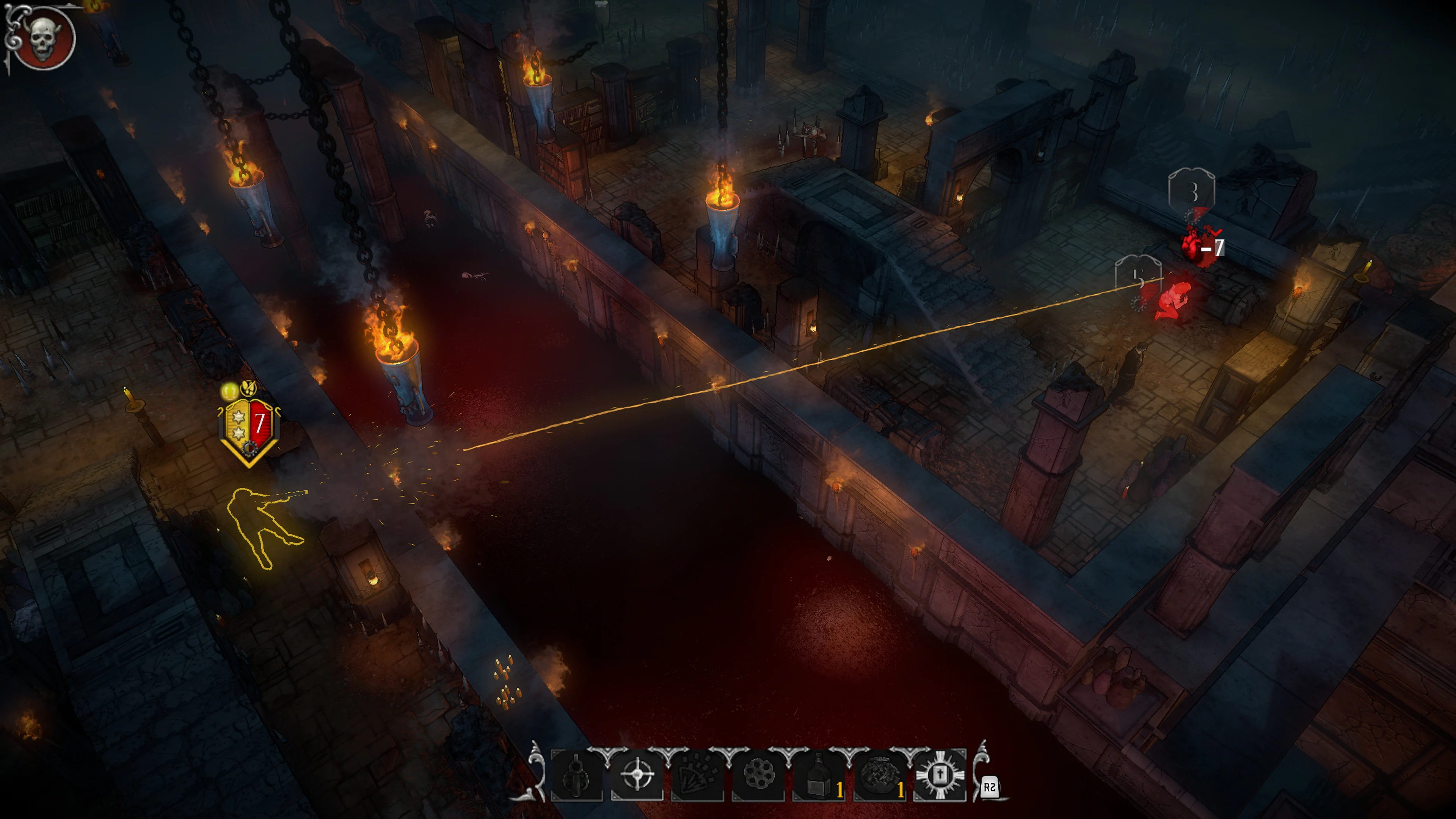This screenshot has height=819, width=1456.
Task: Select the yellow shield unit badge
Action: (x=249, y=428)
